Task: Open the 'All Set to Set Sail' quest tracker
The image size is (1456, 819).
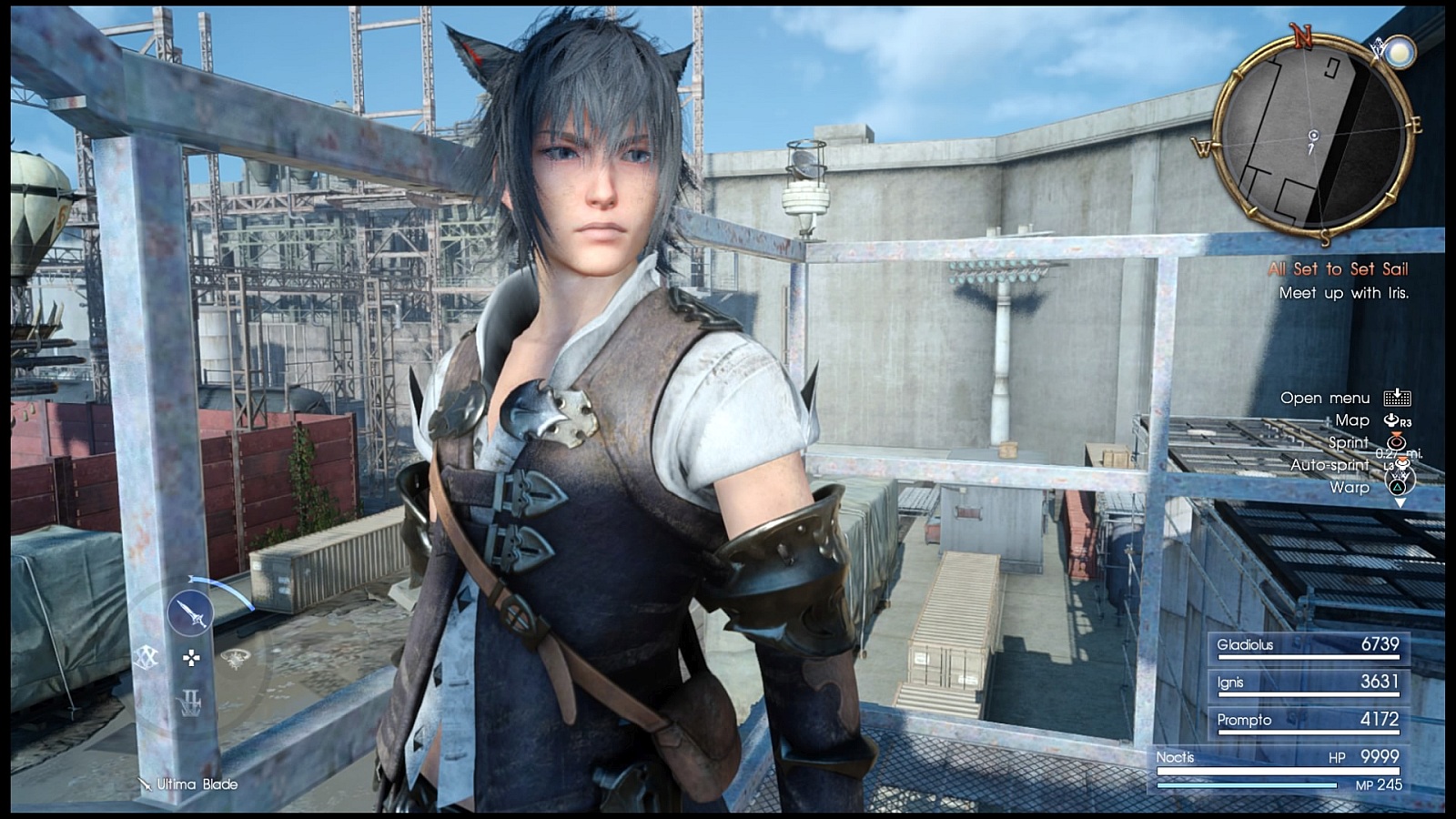Action: pos(1338,269)
